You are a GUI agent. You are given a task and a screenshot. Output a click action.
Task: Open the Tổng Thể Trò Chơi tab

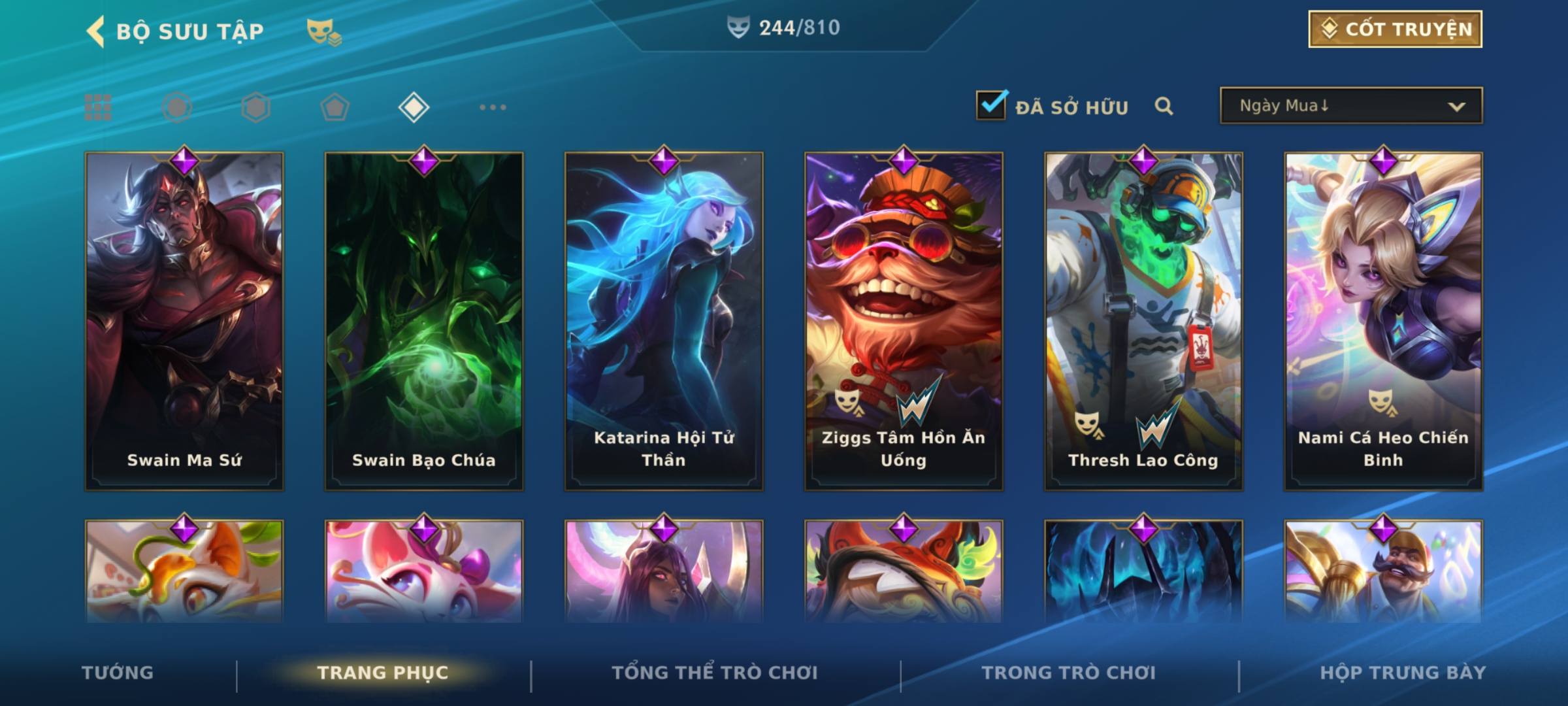(x=715, y=673)
